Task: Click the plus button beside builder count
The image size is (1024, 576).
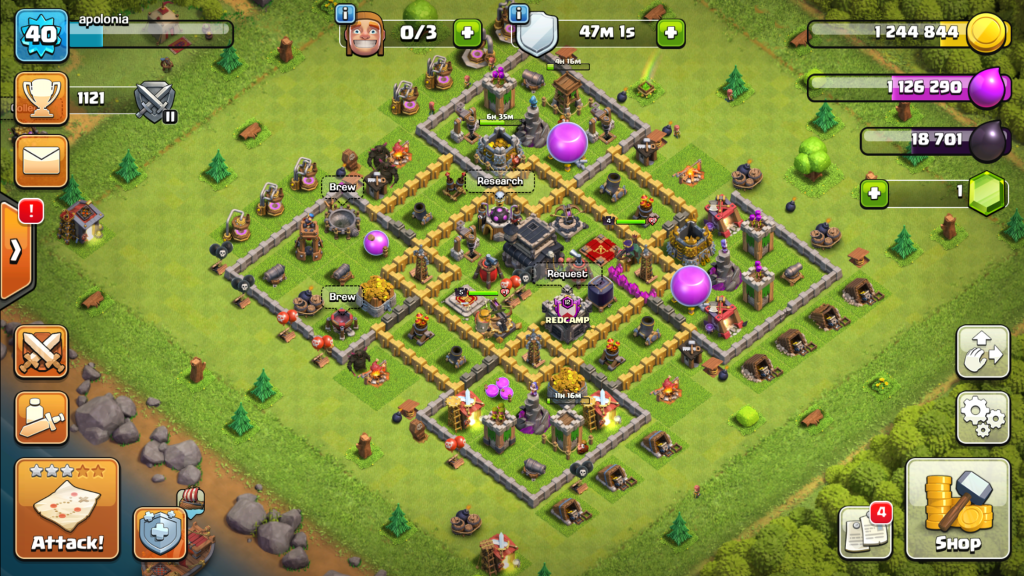Action: coord(467,33)
